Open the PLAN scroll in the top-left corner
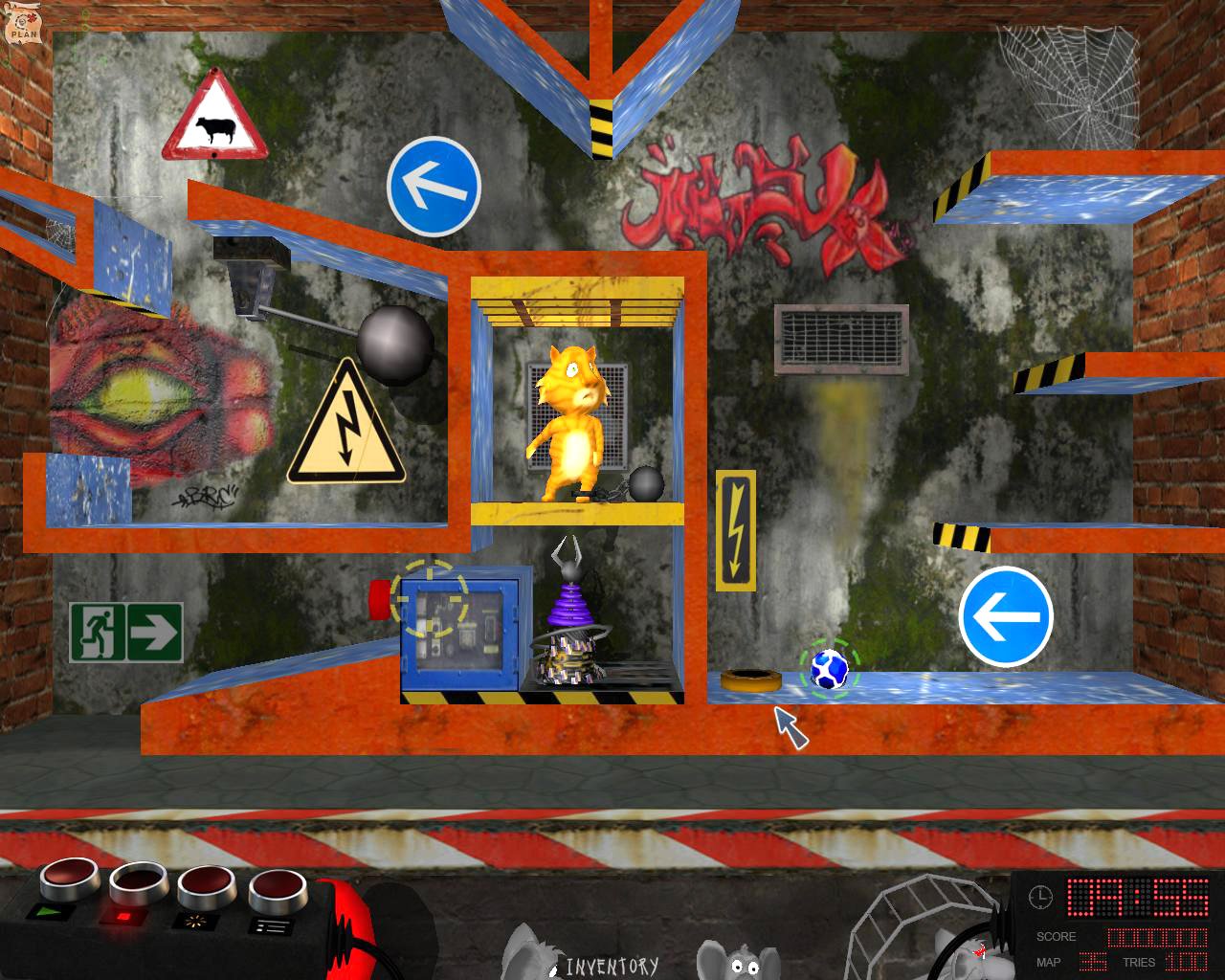 point(24,24)
